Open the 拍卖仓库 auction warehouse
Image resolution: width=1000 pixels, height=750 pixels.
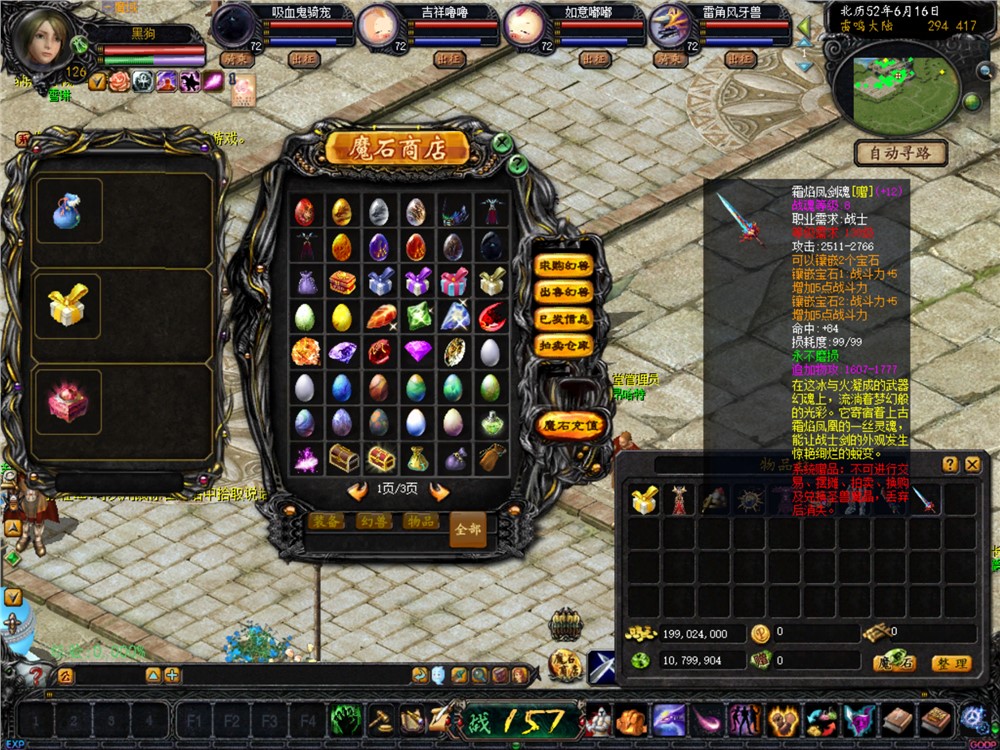point(564,345)
